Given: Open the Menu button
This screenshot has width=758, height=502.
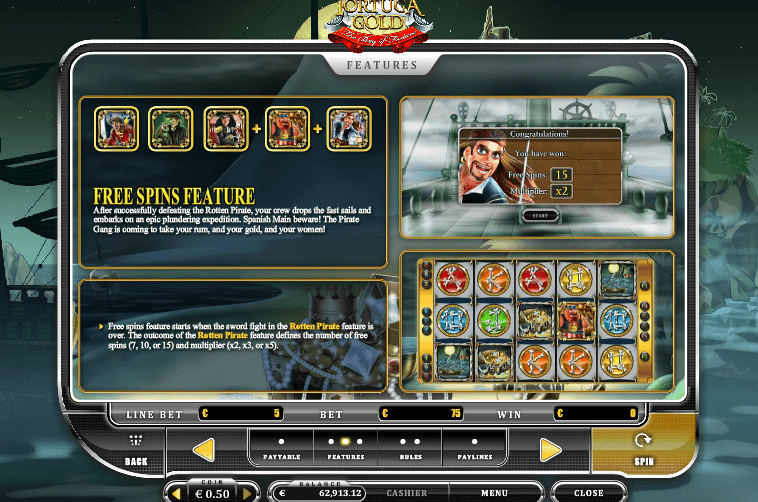Looking at the screenshot, I should click(494, 493).
